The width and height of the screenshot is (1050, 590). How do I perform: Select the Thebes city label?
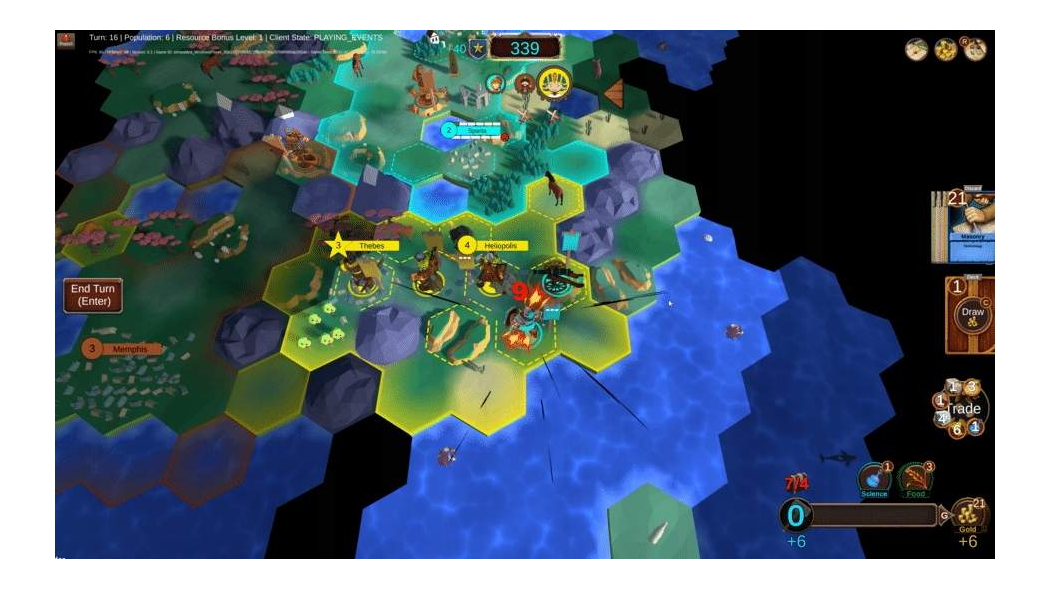coord(370,245)
